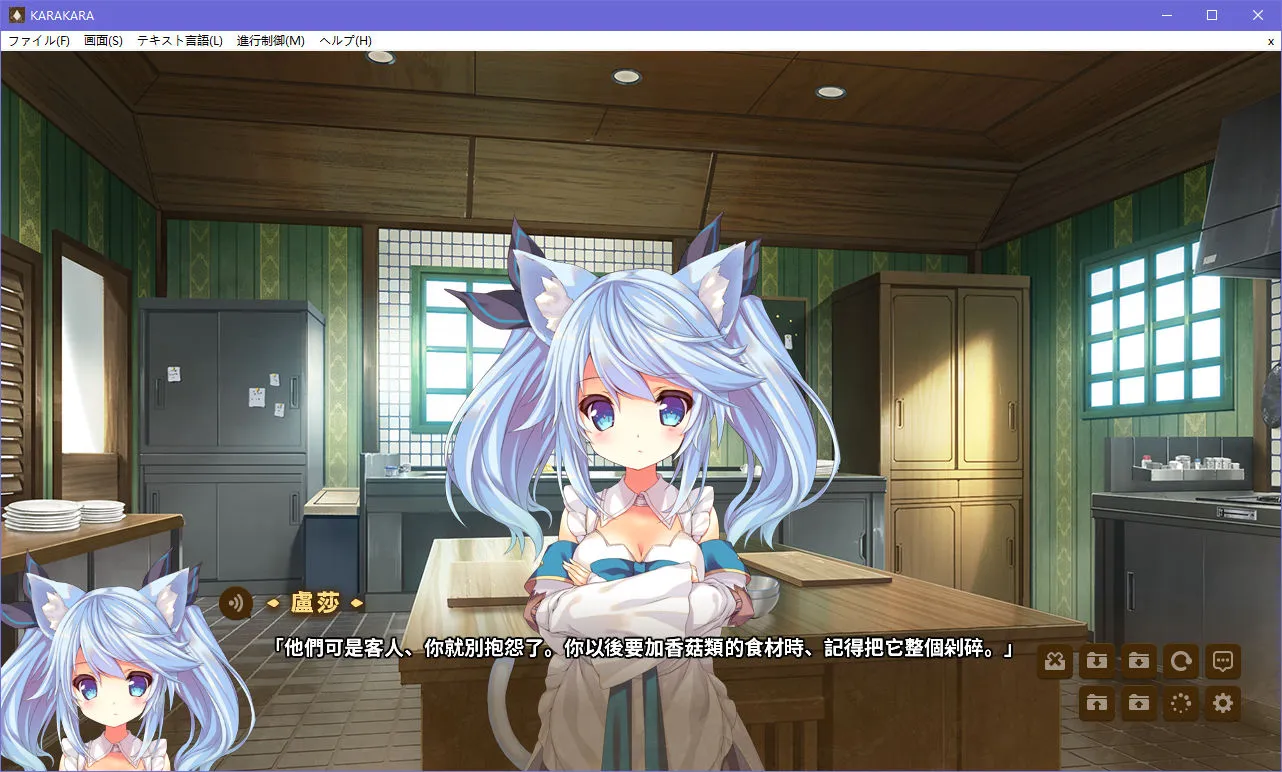Open the 進行制御(M) menu
Image resolution: width=1282 pixels, height=772 pixels.
pyautogui.click(x=268, y=40)
